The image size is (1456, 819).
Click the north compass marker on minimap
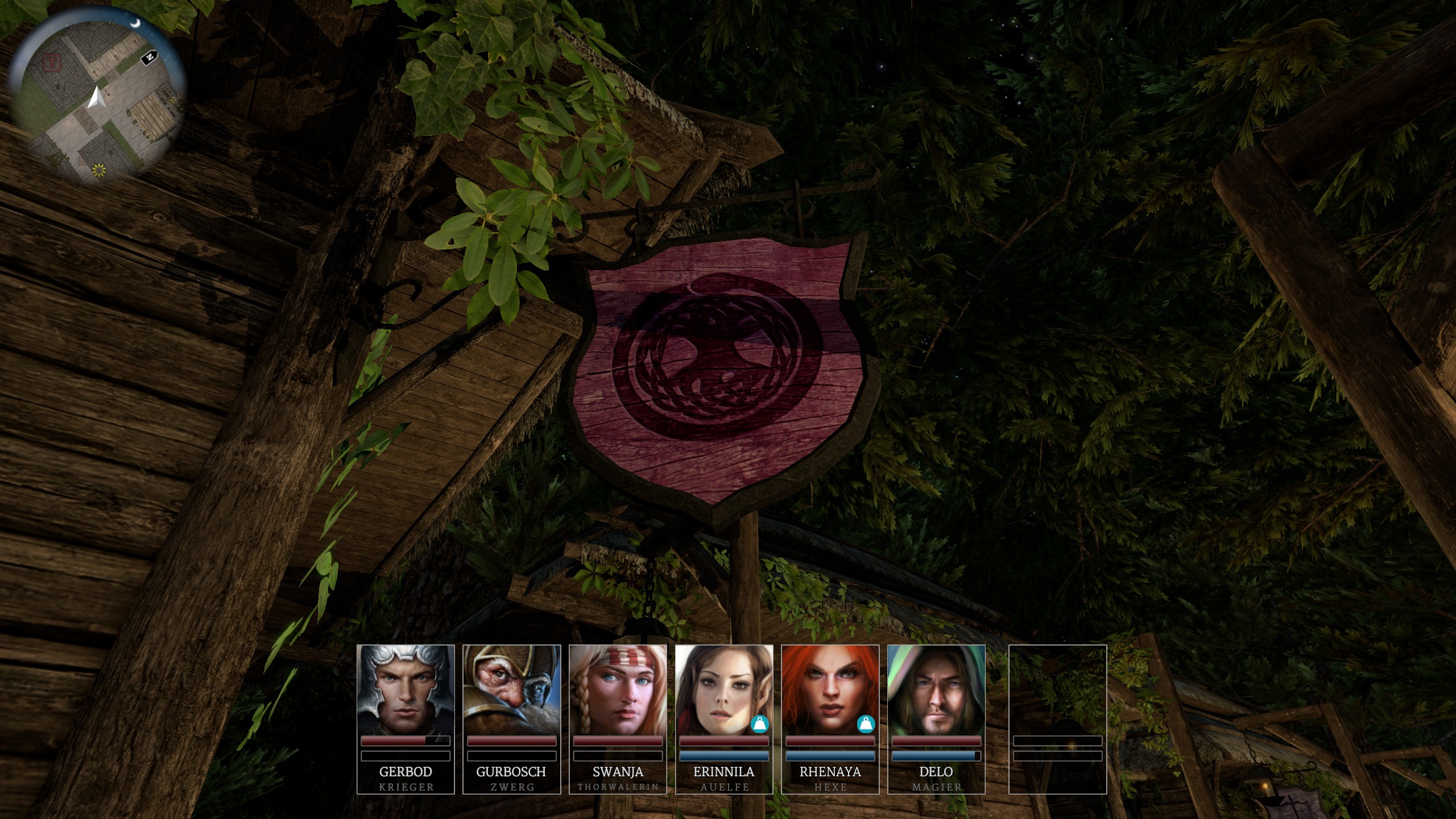coord(149,57)
